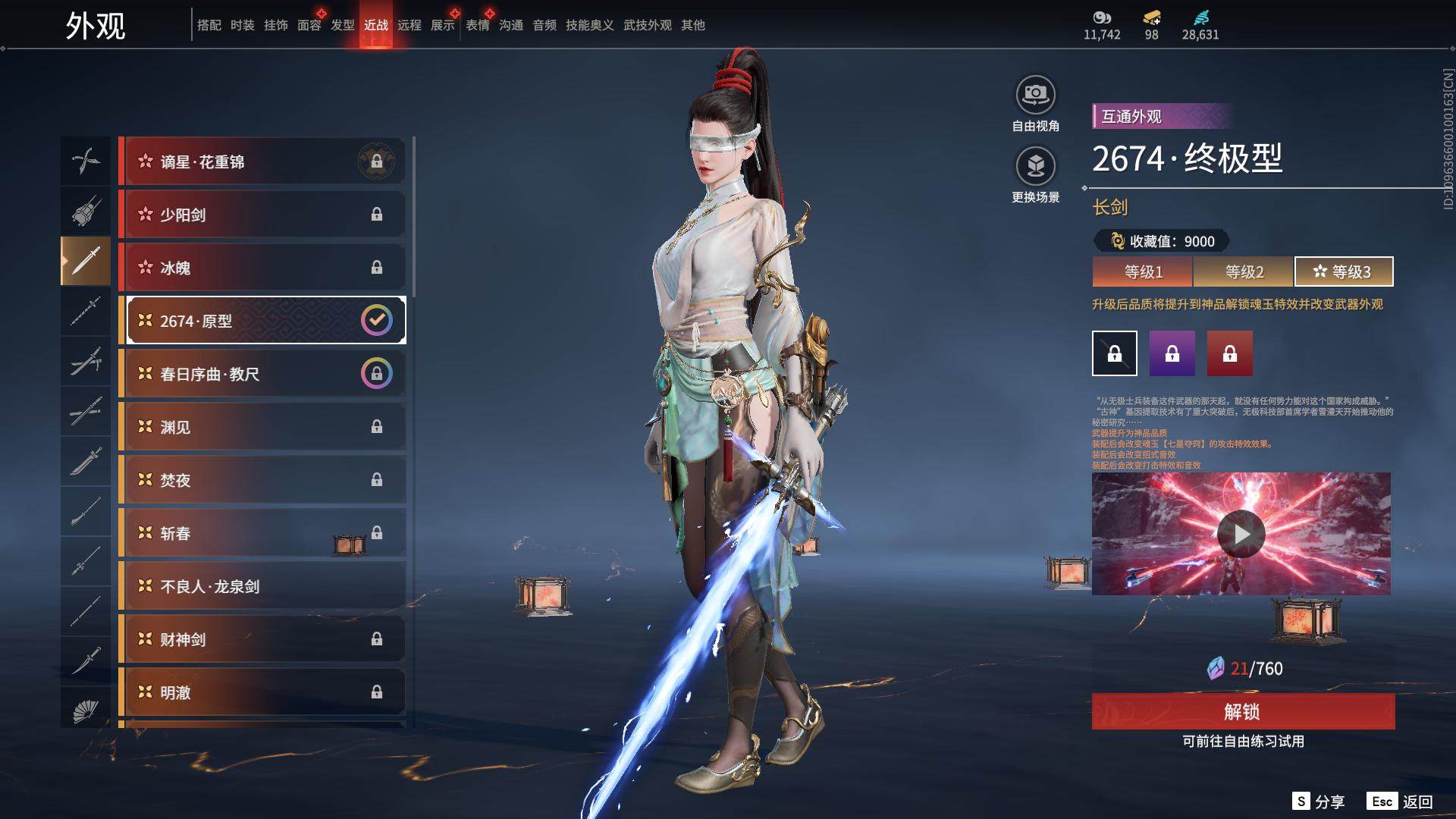Open the 发型 hairstyle tab
The height and width of the screenshot is (819, 1456).
pyautogui.click(x=343, y=25)
